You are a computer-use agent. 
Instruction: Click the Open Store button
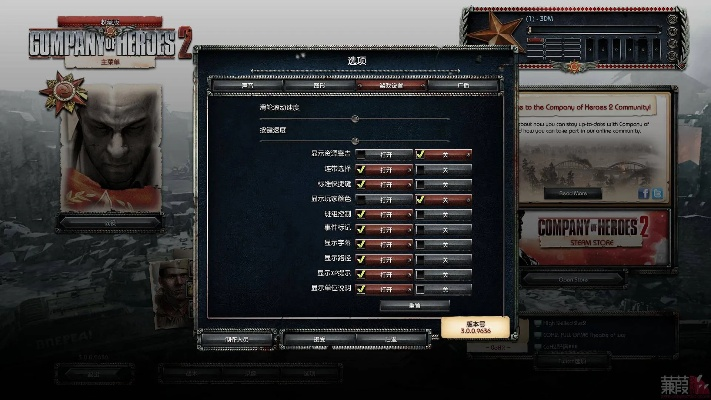click(x=573, y=280)
